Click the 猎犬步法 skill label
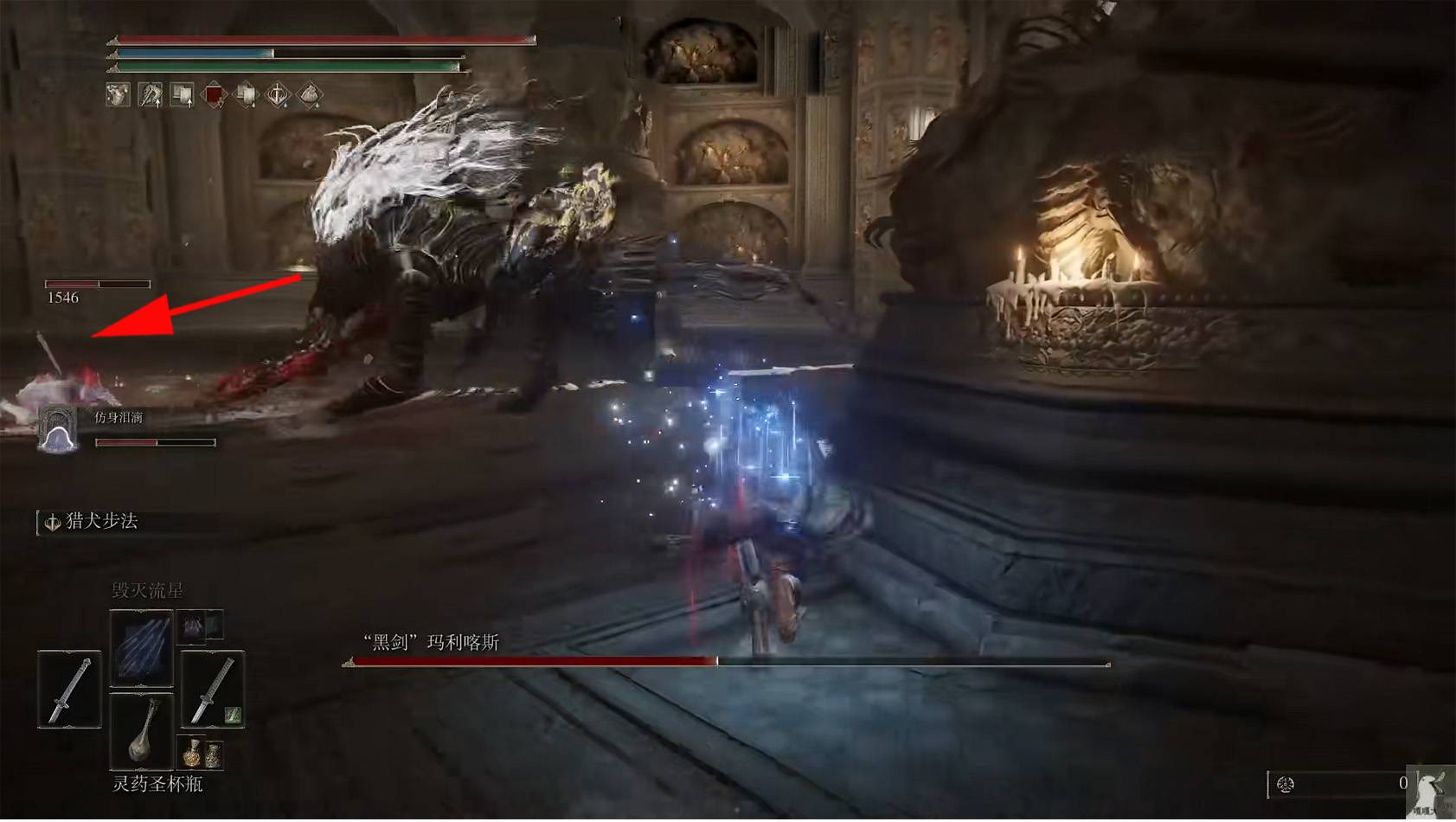 click(101, 521)
